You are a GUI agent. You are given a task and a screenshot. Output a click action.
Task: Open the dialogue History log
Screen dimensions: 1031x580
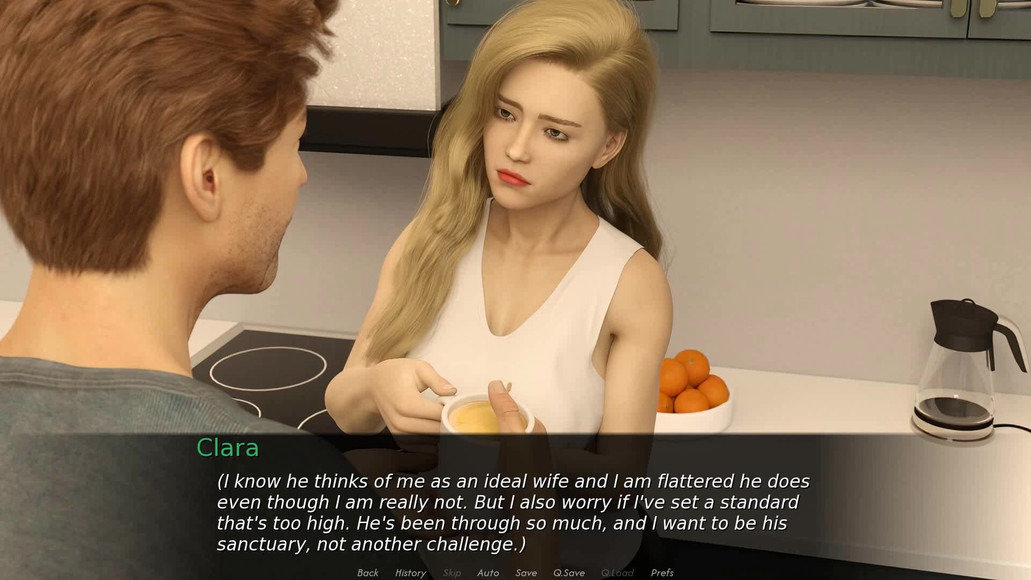(x=410, y=573)
